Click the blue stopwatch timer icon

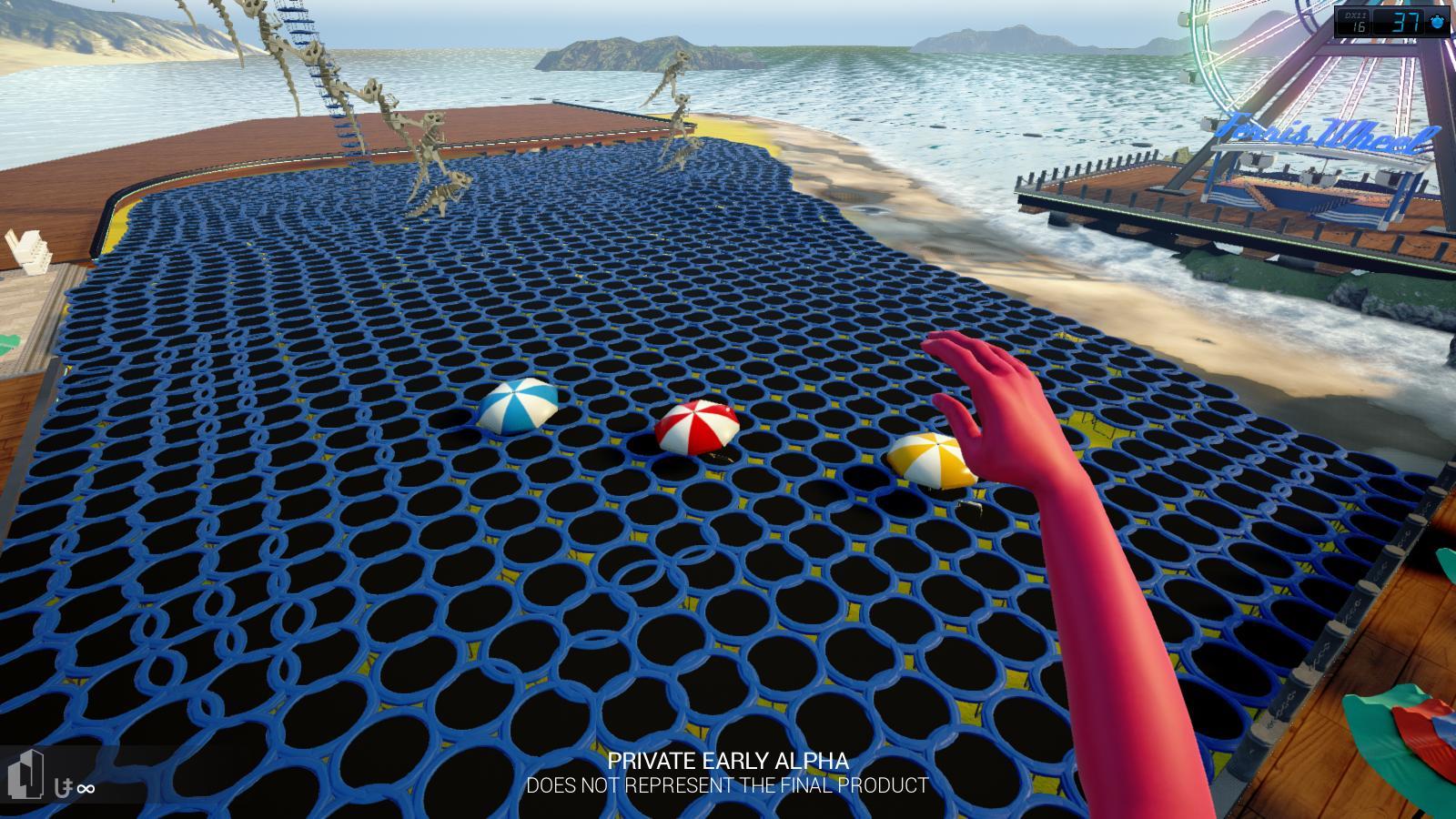click(1435, 22)
